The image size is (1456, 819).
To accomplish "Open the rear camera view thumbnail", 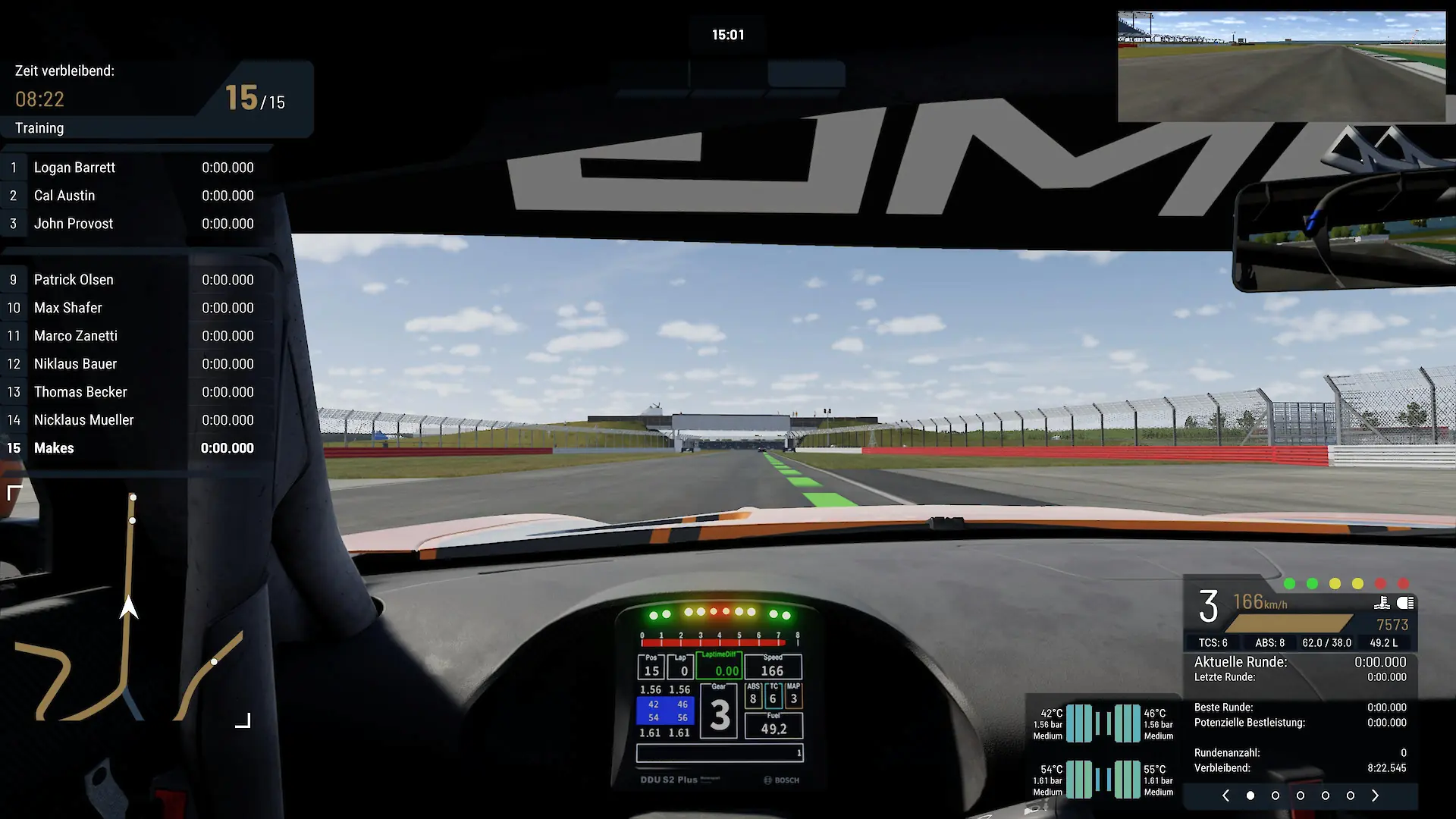I will (1282, 66).
